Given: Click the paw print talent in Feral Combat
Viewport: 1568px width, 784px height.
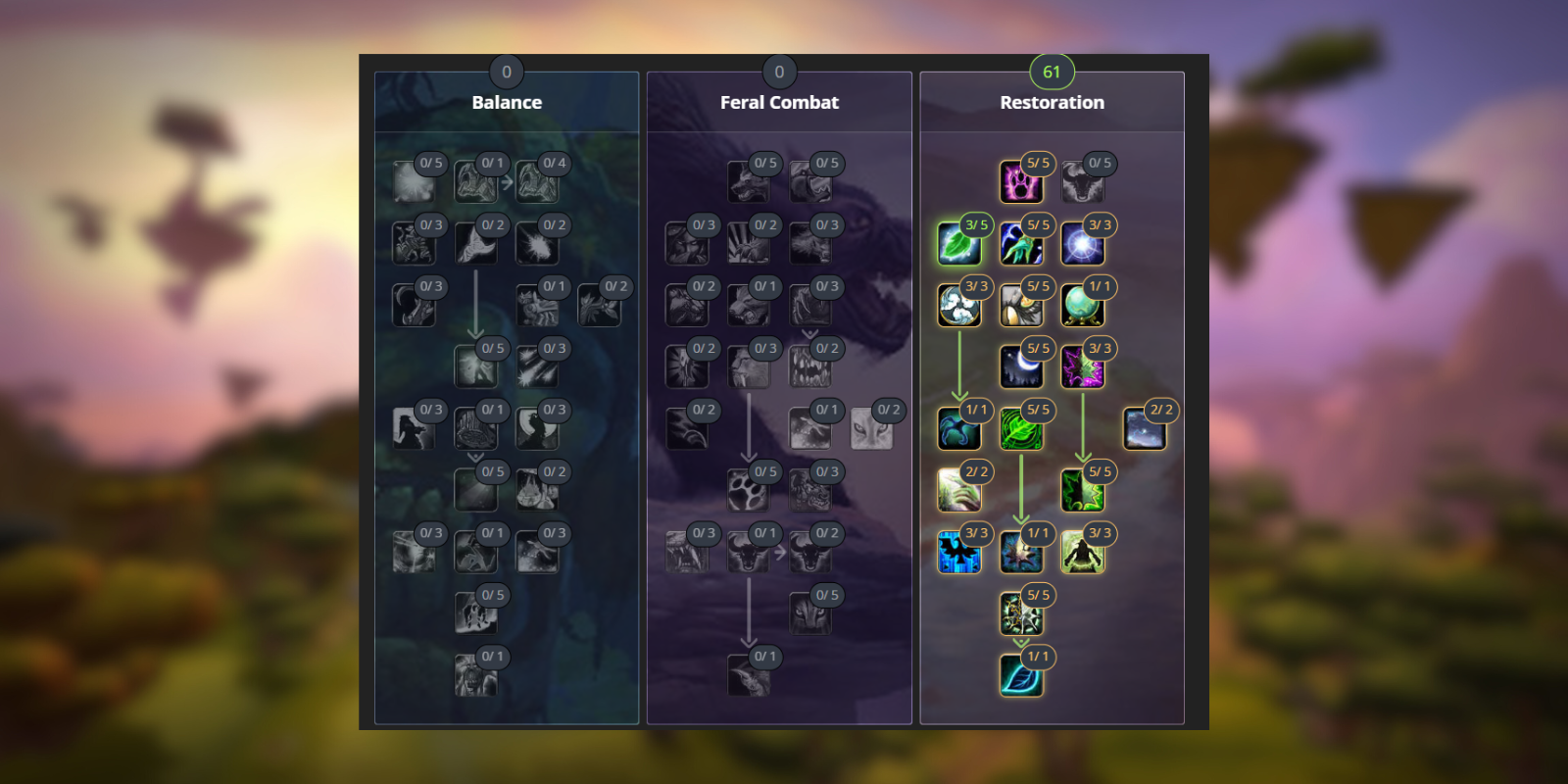Looking at the screenshot, I should pyautogui.click(x=747, y=491).
